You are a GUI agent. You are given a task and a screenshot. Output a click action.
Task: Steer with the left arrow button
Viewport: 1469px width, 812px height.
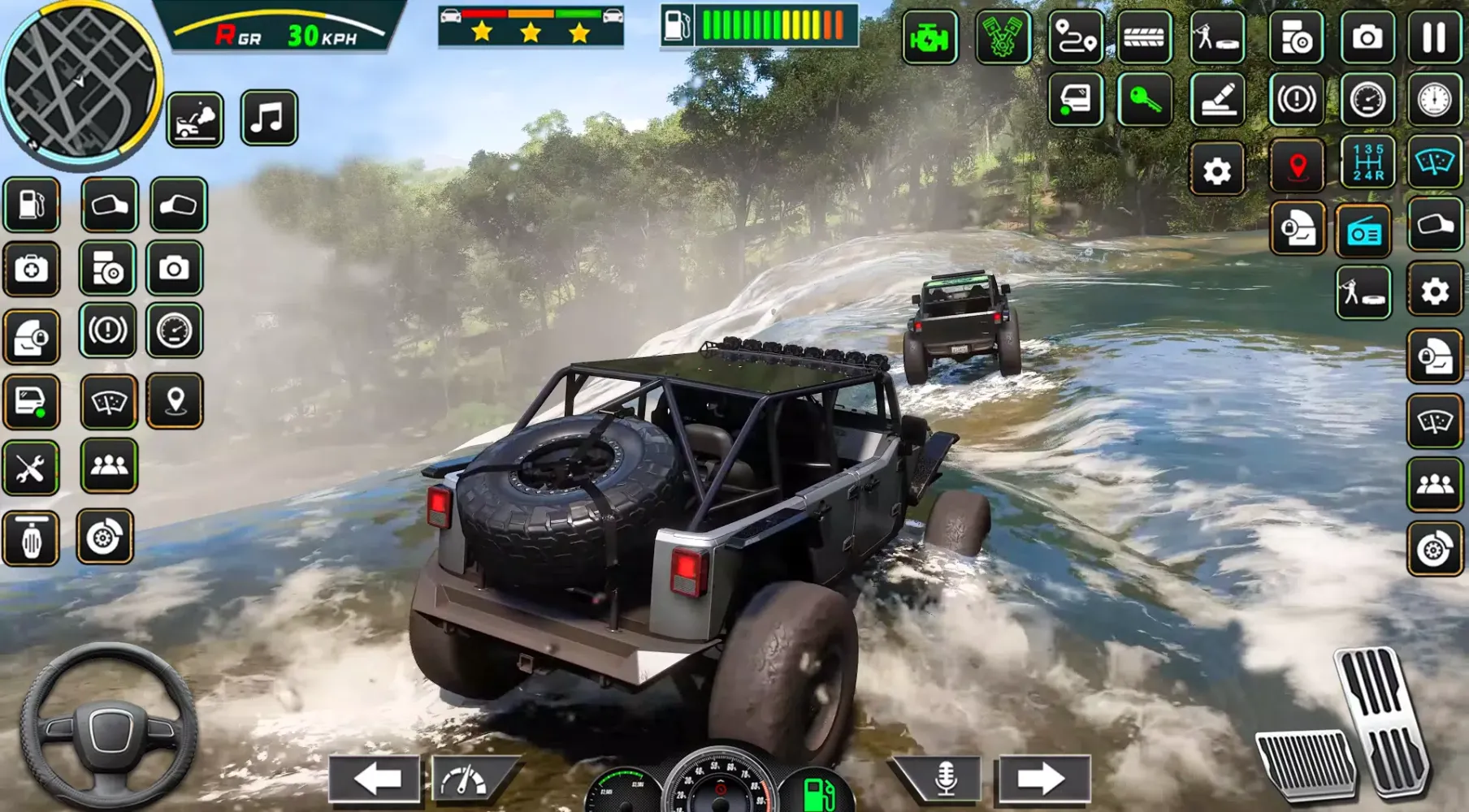point(376,779)
